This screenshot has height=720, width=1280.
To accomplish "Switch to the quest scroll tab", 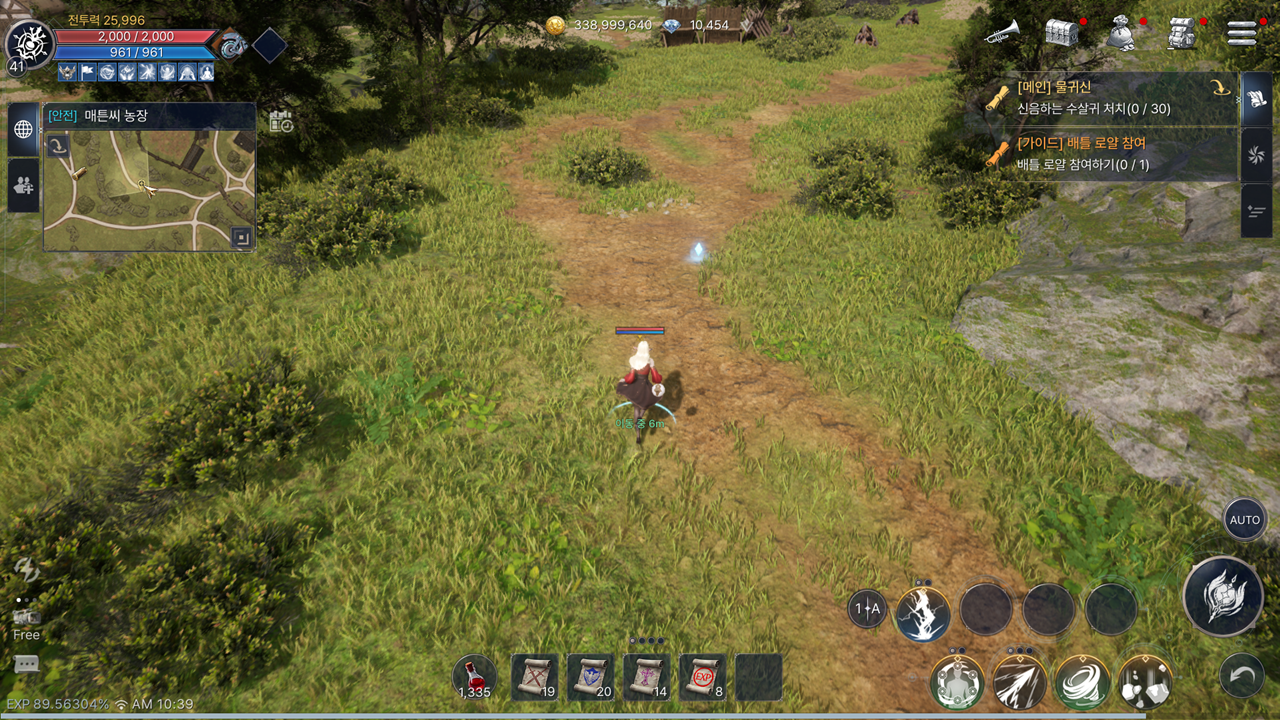I will 1256,99.
